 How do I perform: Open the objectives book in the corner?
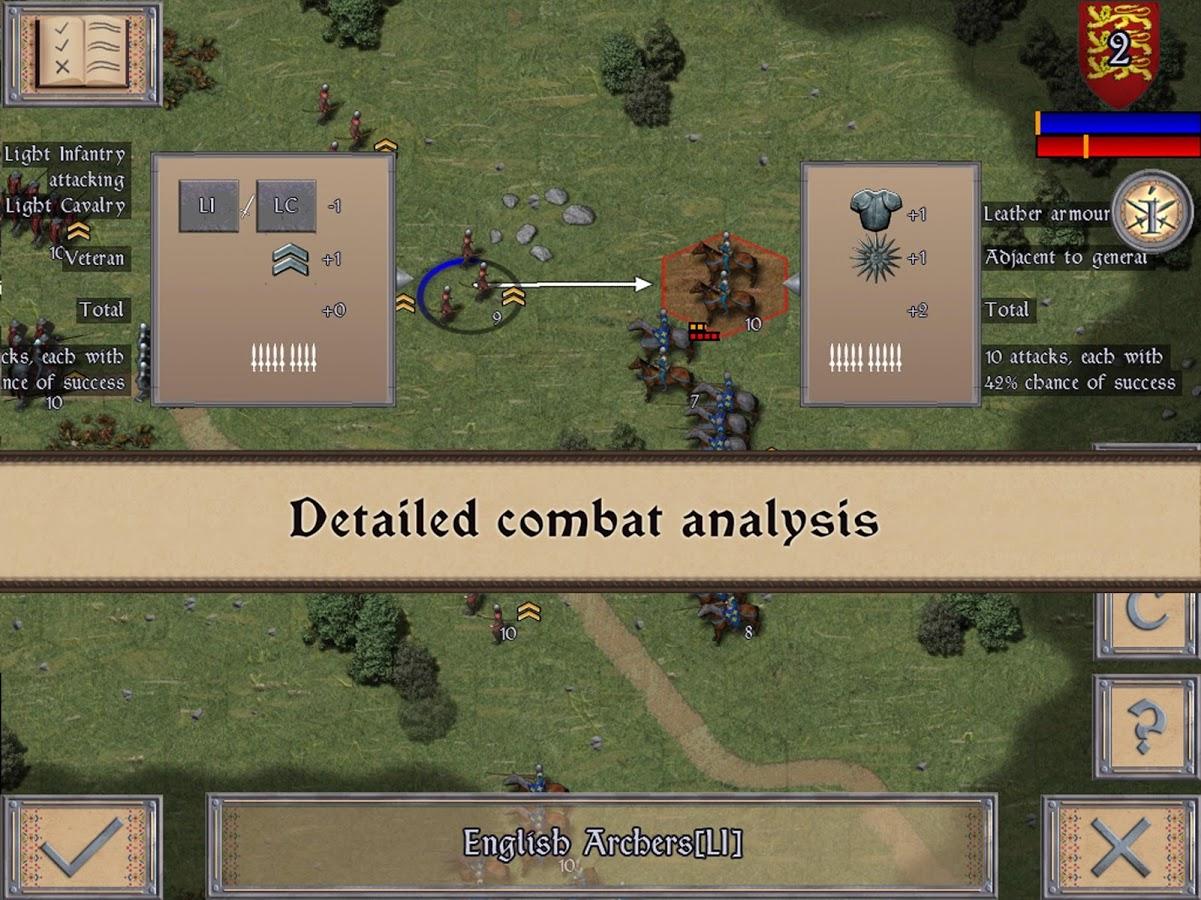coord(82,53)
